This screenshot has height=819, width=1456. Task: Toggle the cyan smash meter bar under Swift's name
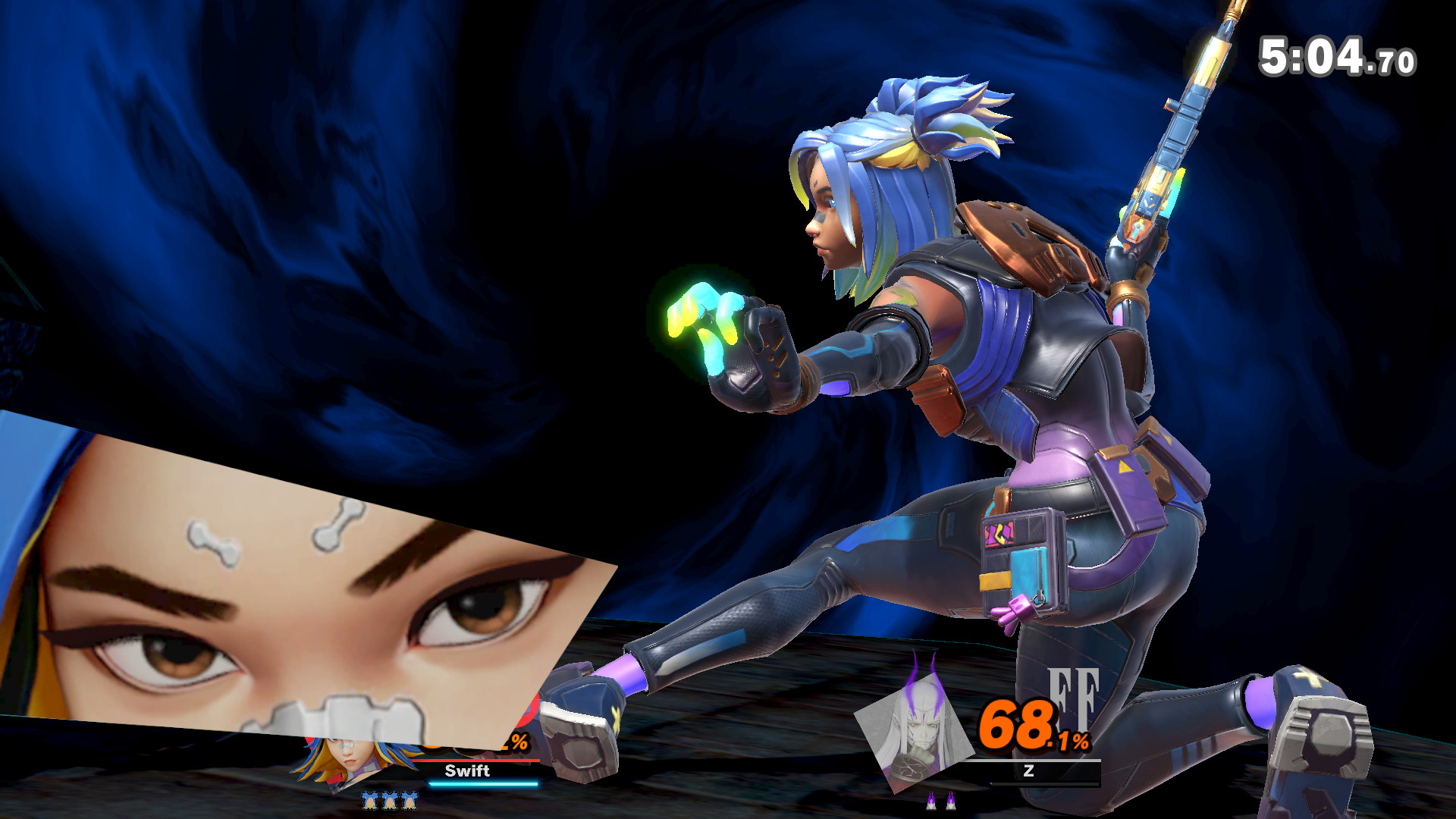[482, 785]
